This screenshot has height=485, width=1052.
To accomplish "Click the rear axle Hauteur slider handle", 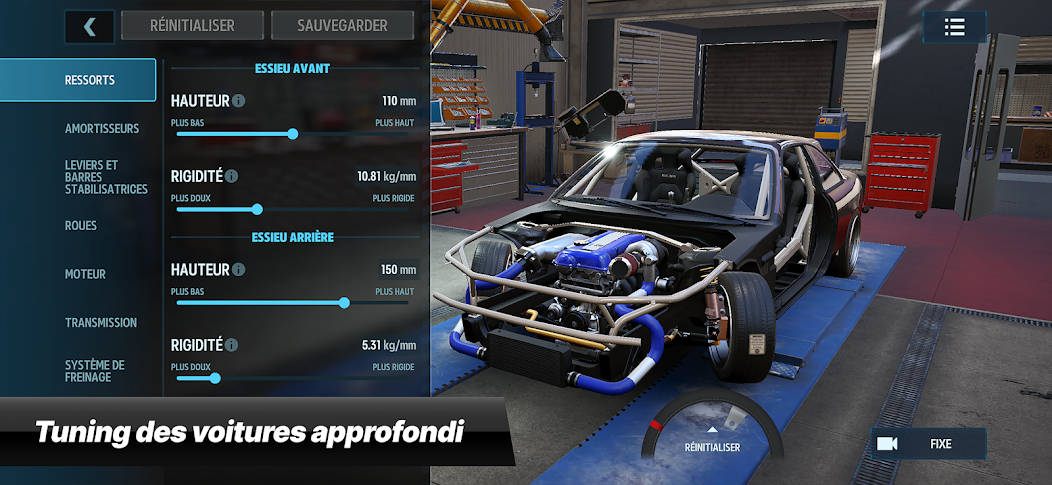I will tap(345, 302).
